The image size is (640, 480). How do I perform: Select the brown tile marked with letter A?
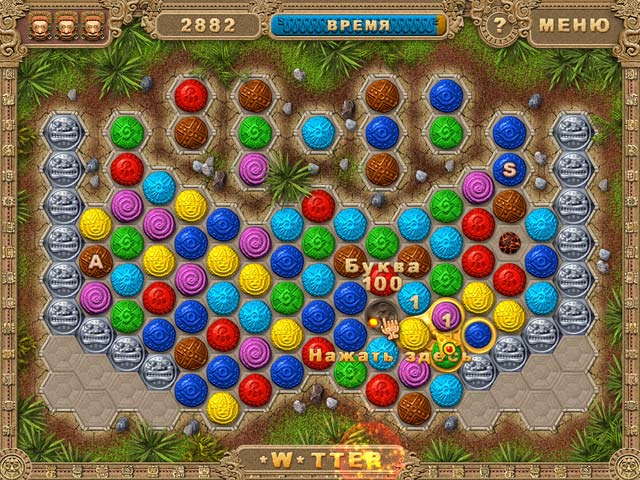(x=96, y=262)
